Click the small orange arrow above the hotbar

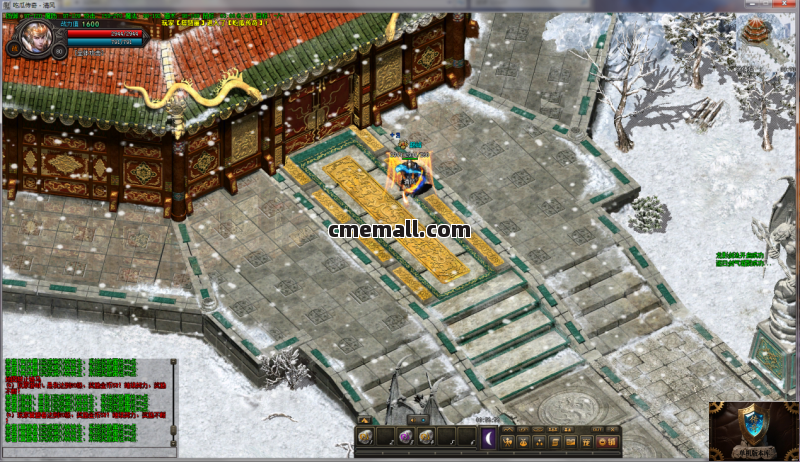coord(366,420)
